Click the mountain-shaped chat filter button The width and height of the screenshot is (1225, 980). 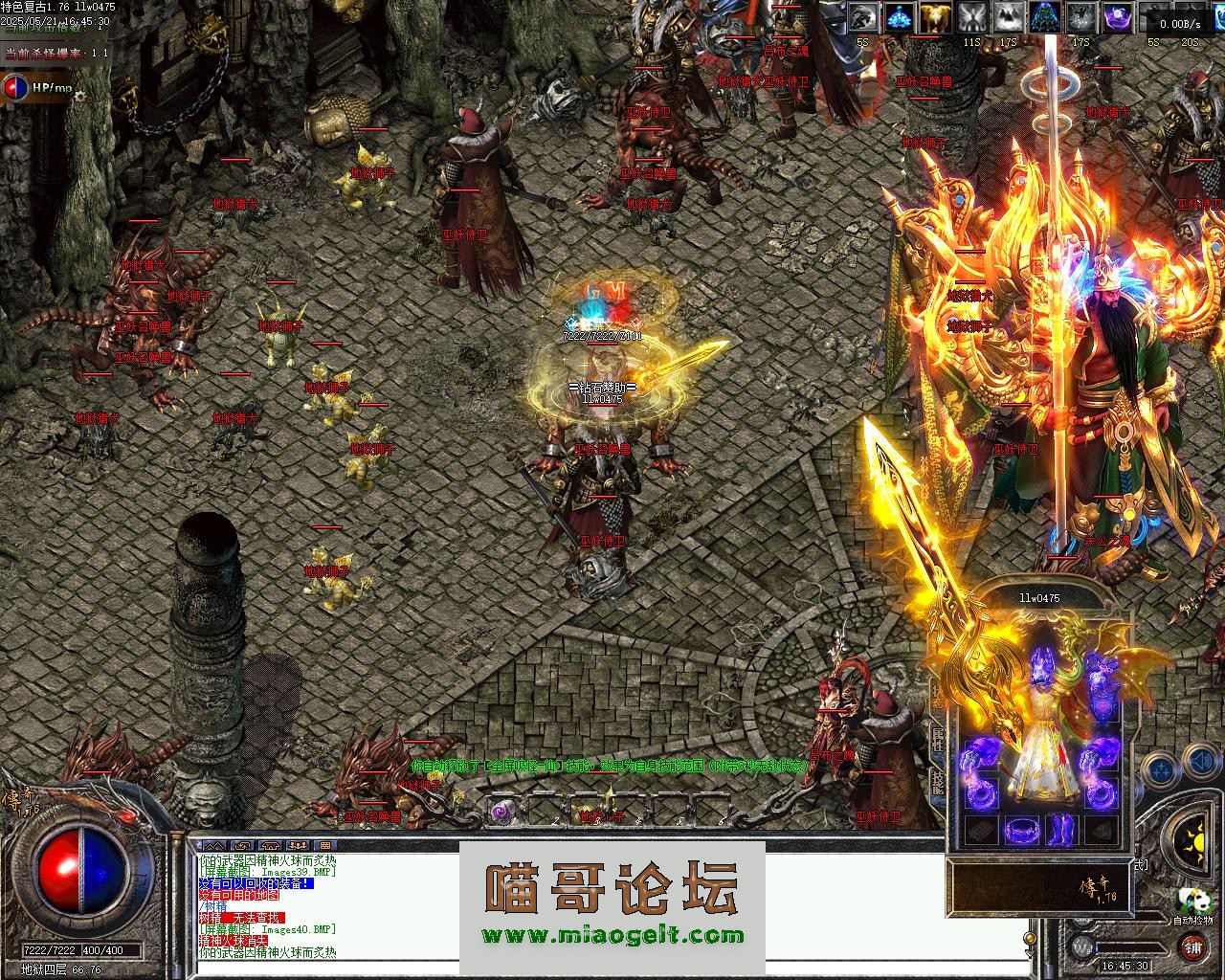[215, 846]
